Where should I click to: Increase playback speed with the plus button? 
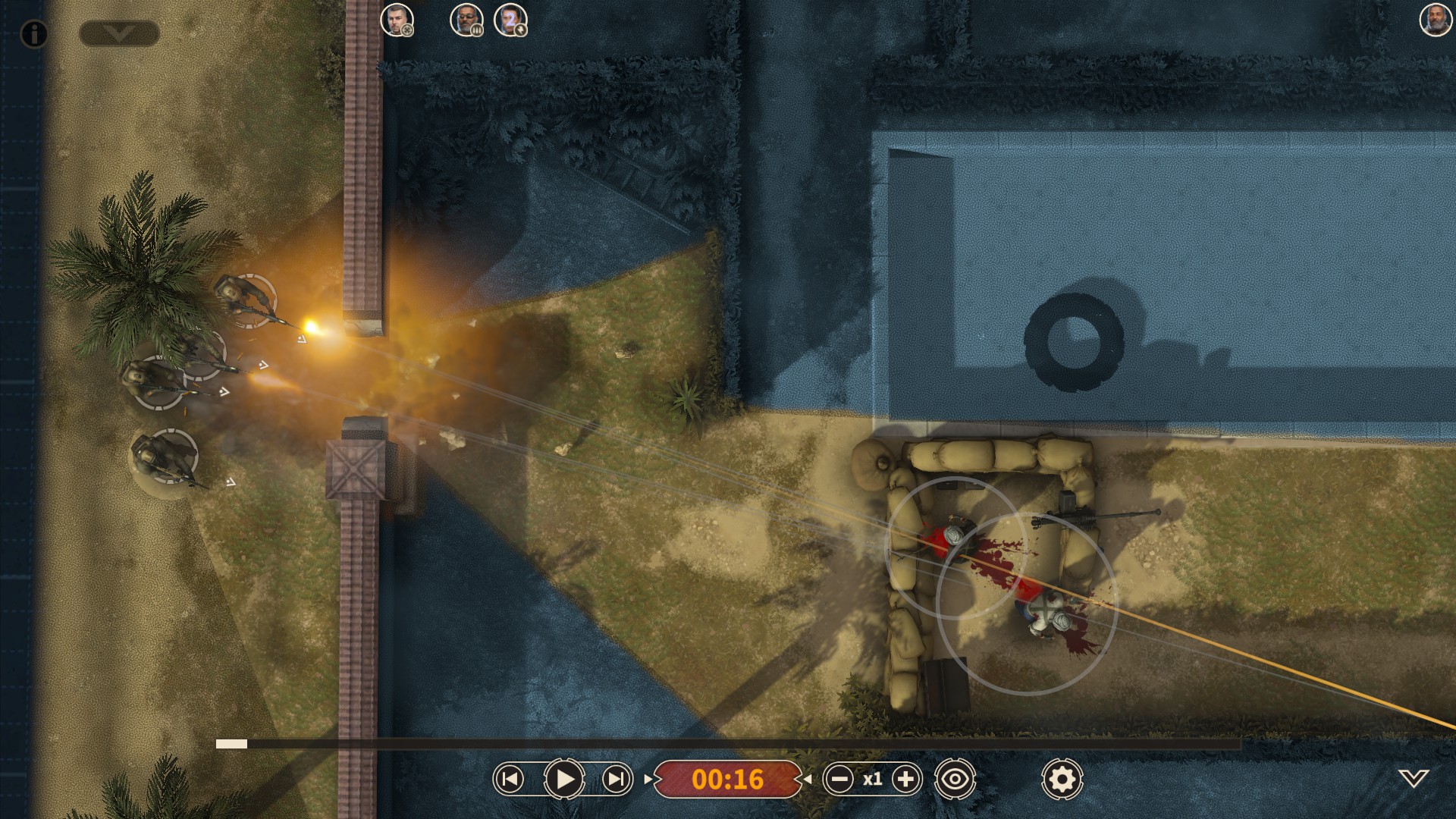(905, 778)
